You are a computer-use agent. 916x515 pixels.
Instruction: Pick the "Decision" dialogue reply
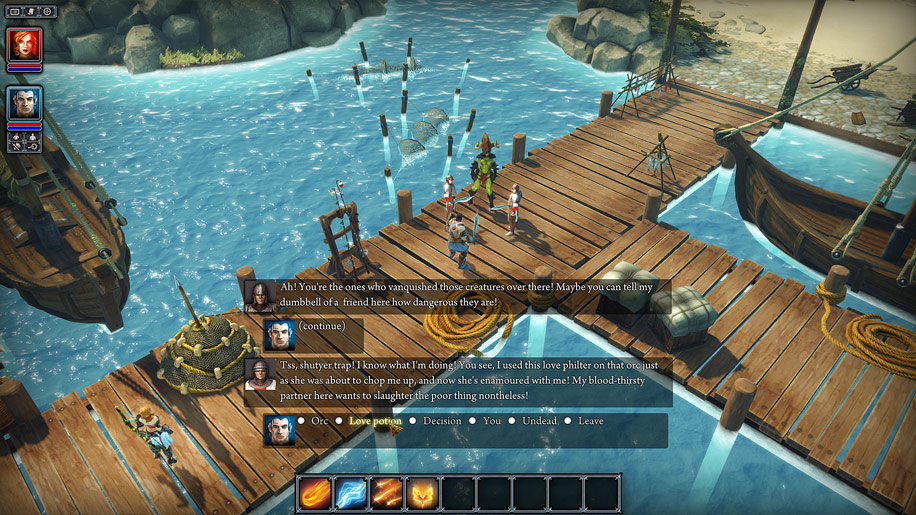pyautogui.click(x=442, y=421)
